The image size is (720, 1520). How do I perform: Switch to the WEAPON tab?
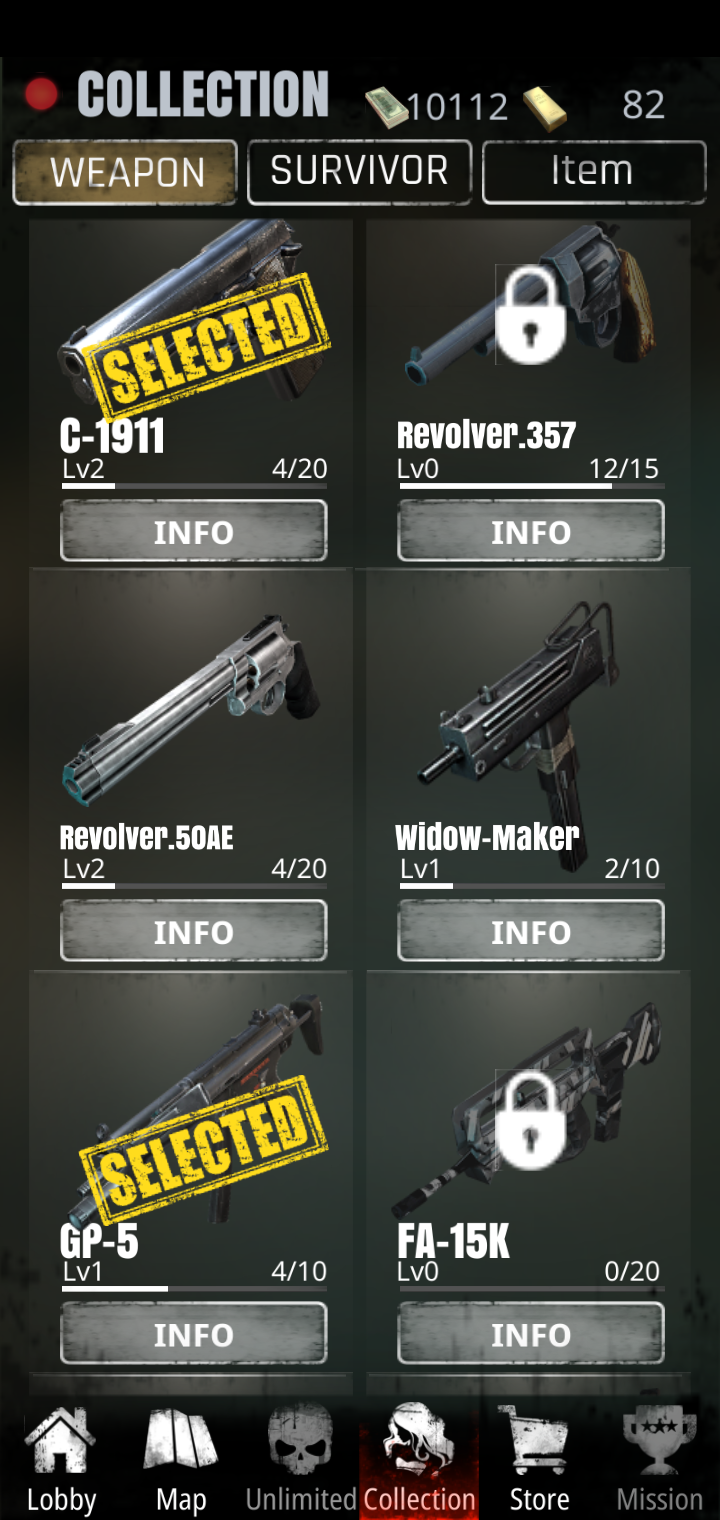click(x=125, y=172)
